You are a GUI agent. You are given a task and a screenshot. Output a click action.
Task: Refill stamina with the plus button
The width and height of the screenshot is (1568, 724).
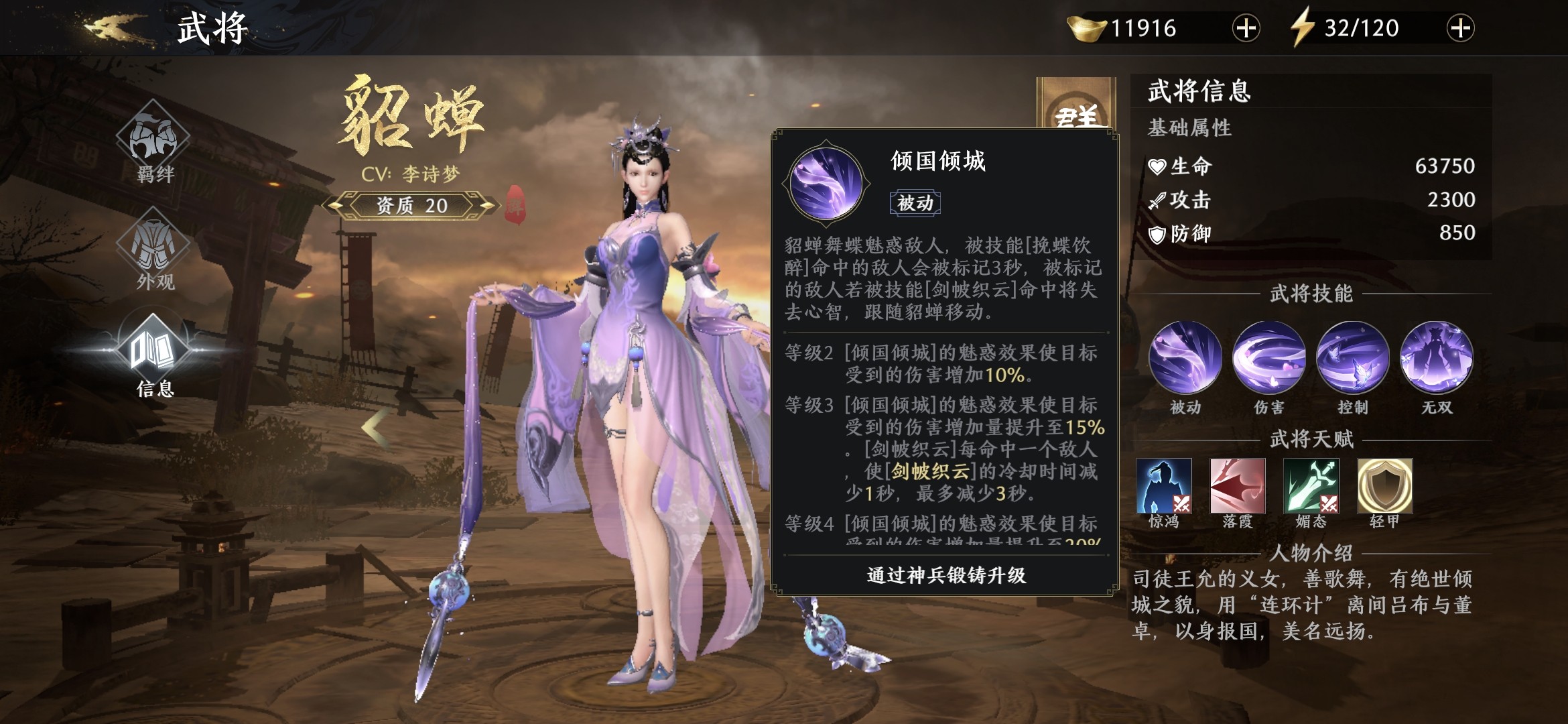pyautogui.click(x=1460, y=28)
